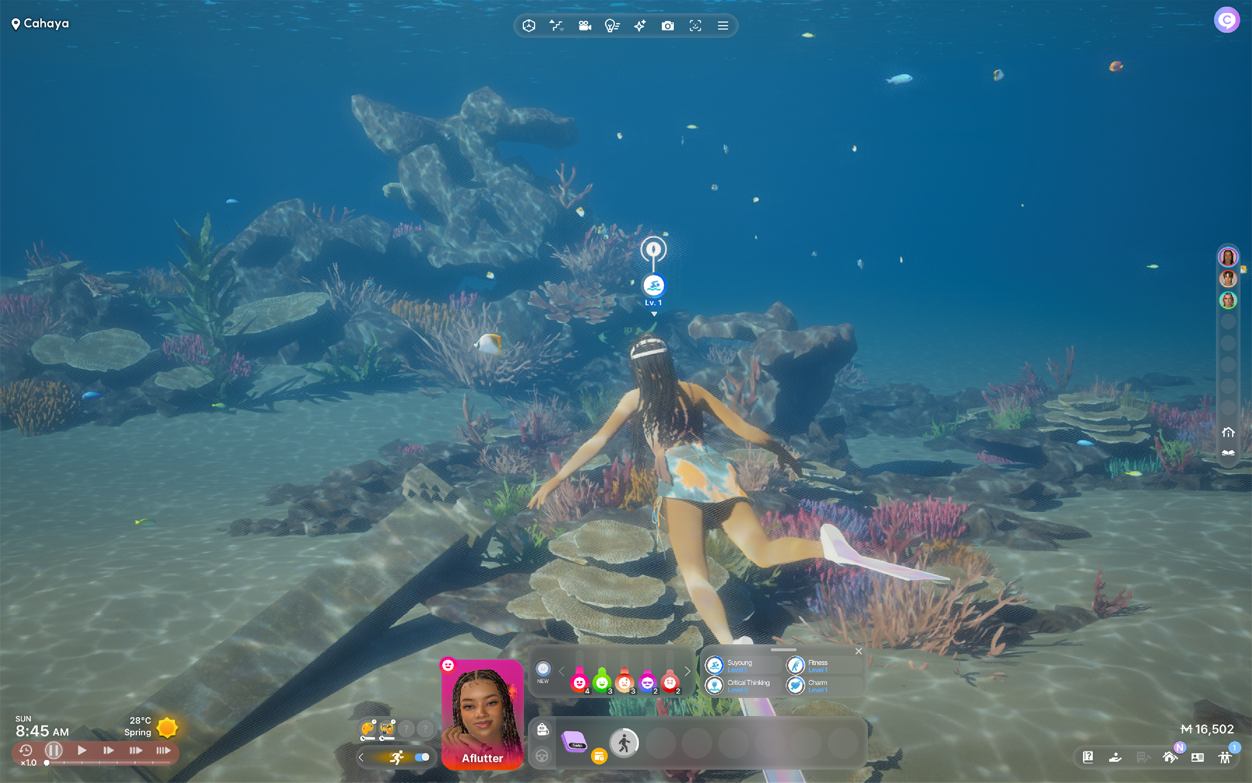Click Aflutter's character portrait
Image resolution: width=1252 pixels, height=783 pixels.
[482, 714]
